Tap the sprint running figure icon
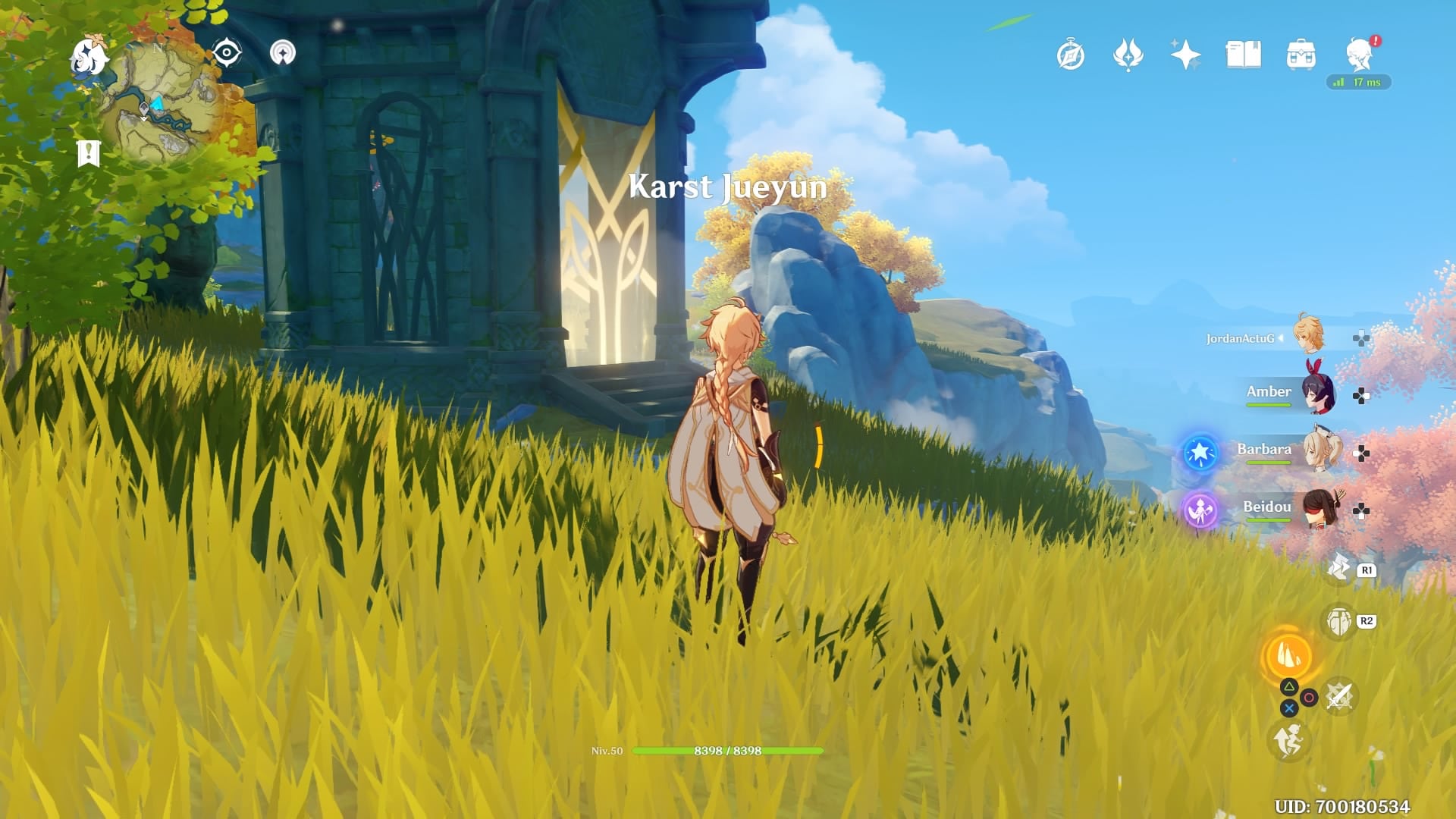 (1288, 741)
